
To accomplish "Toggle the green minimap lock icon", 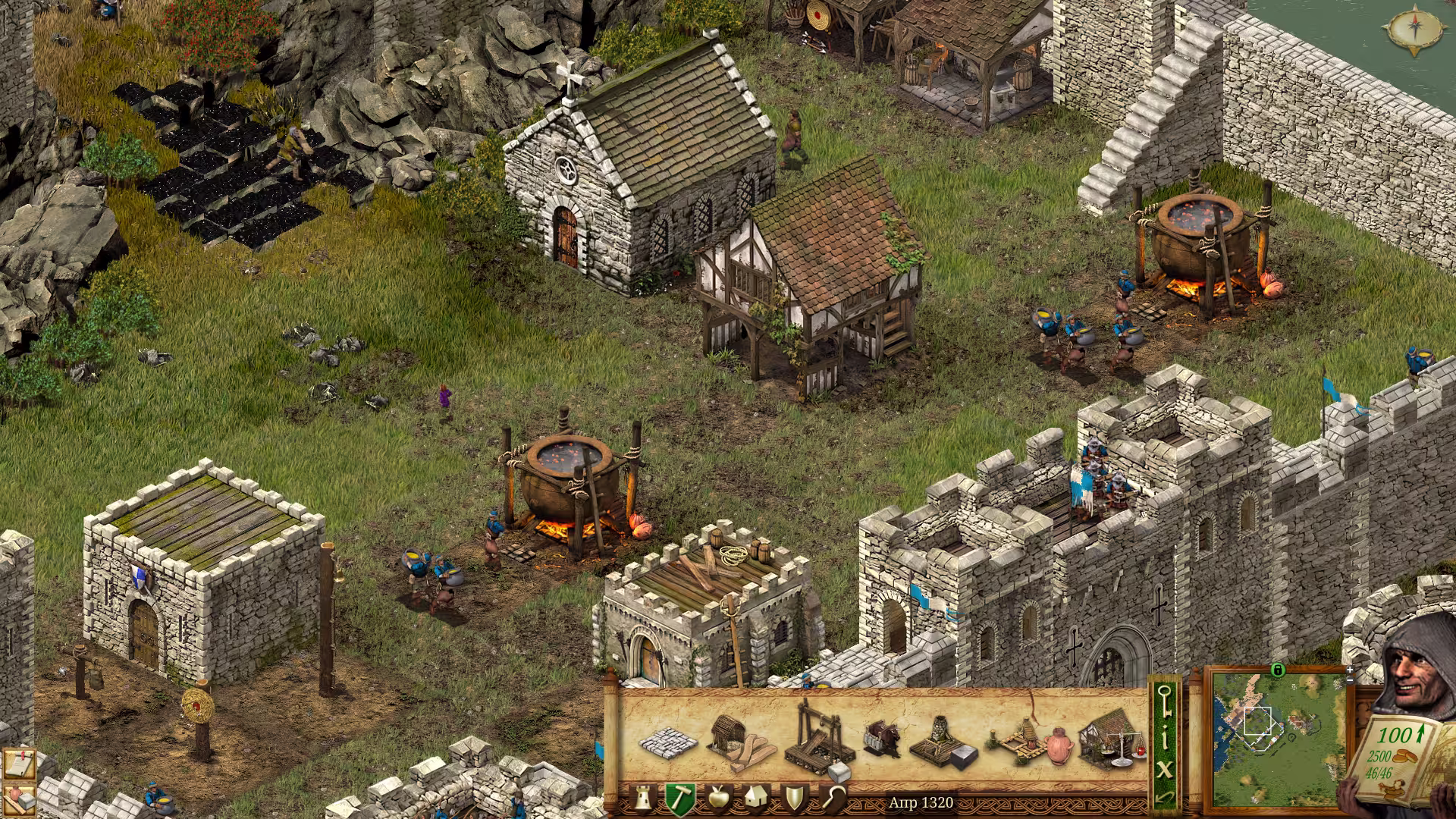I will [x=1277, y=670].
